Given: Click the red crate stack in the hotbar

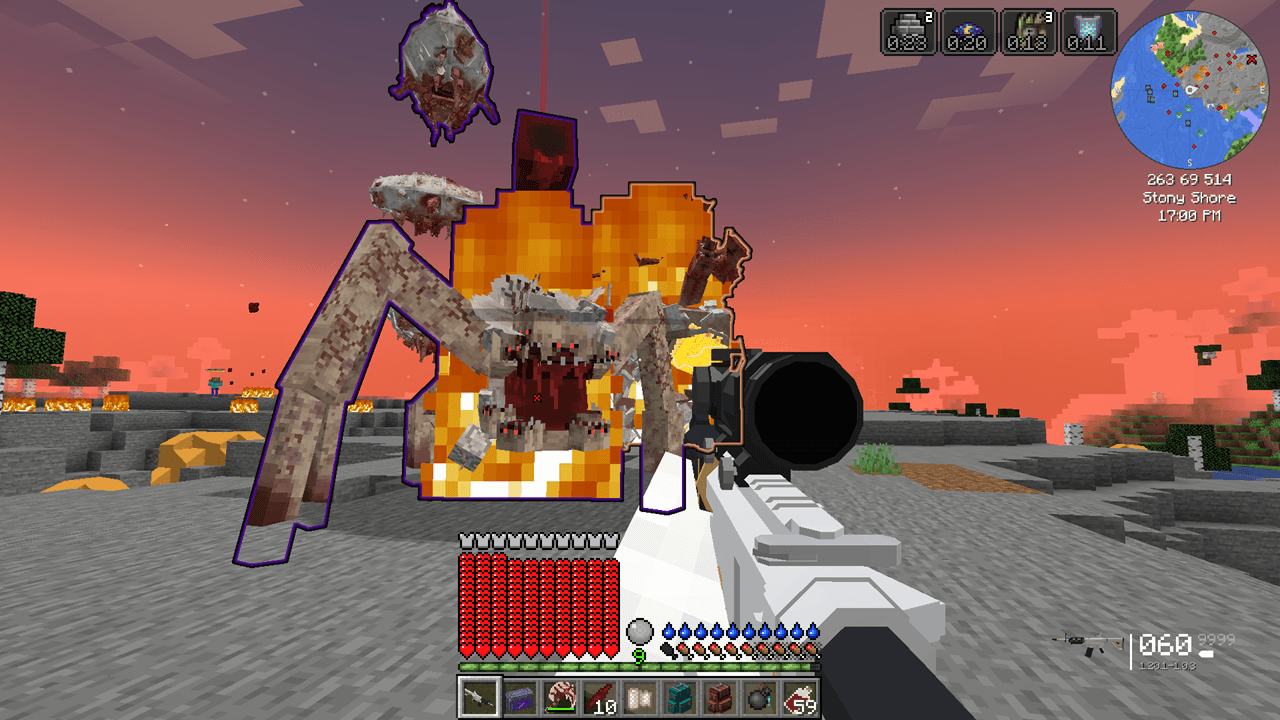Looking at the screenshot, I should click(x=719, y=697).
